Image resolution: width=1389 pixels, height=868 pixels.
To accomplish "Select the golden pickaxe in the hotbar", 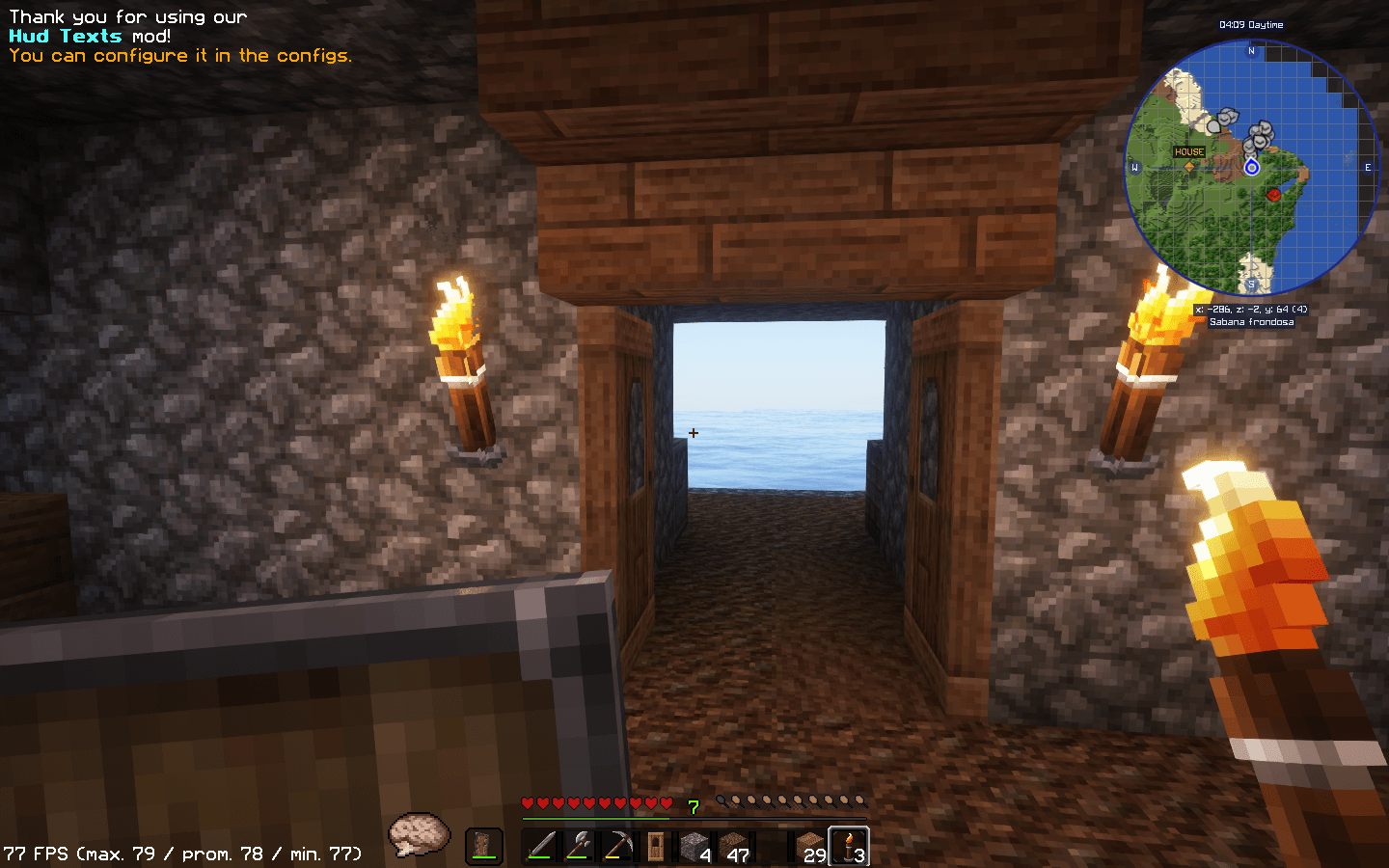I will 617,847.
